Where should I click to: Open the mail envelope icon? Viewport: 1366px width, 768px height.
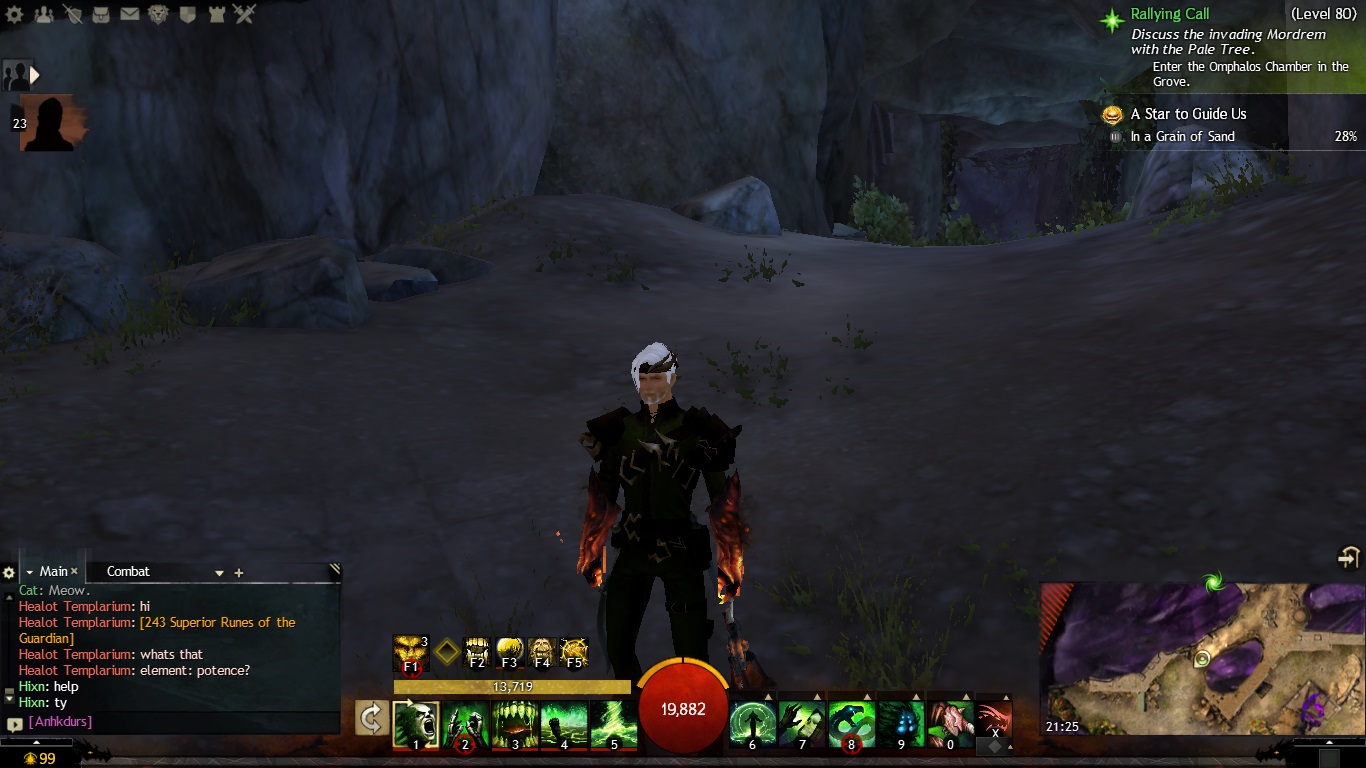129,14
